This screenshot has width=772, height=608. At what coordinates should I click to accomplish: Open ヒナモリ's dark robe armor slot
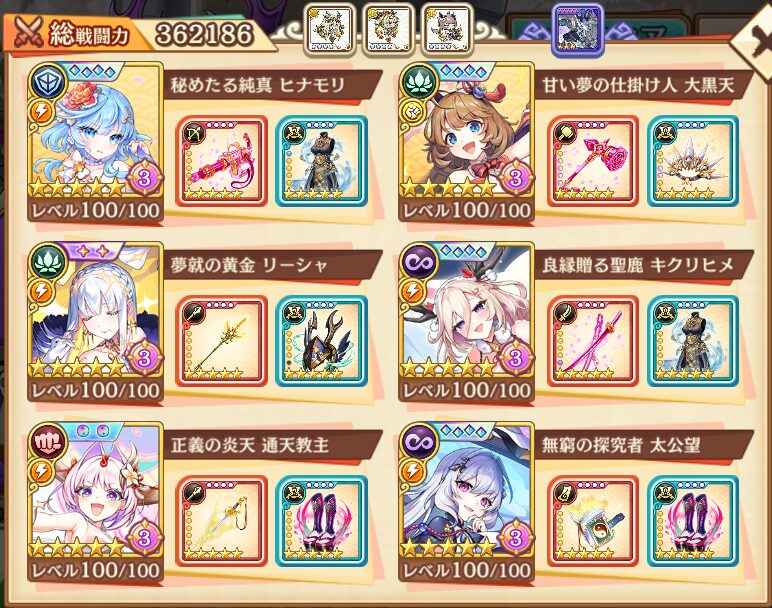click(x=321, y=161)
